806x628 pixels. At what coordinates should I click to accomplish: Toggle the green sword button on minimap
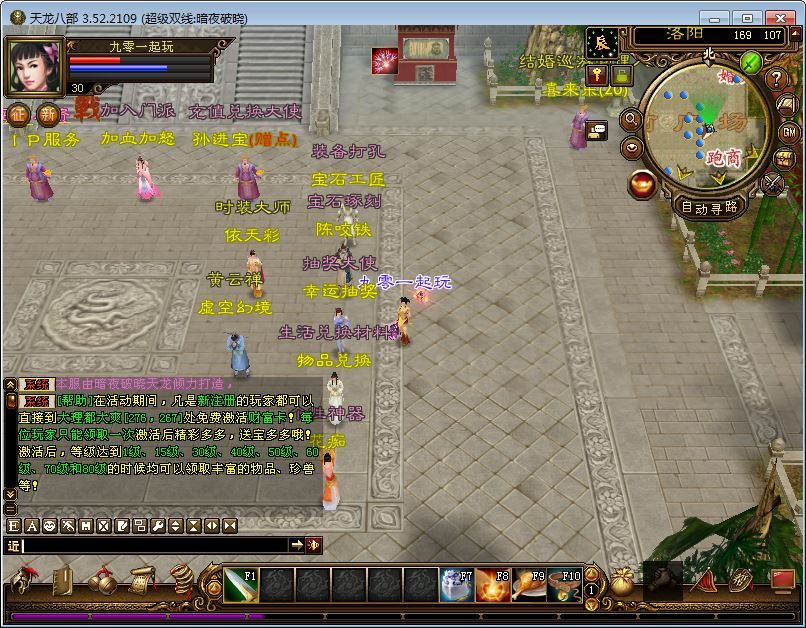click(752, 62)
